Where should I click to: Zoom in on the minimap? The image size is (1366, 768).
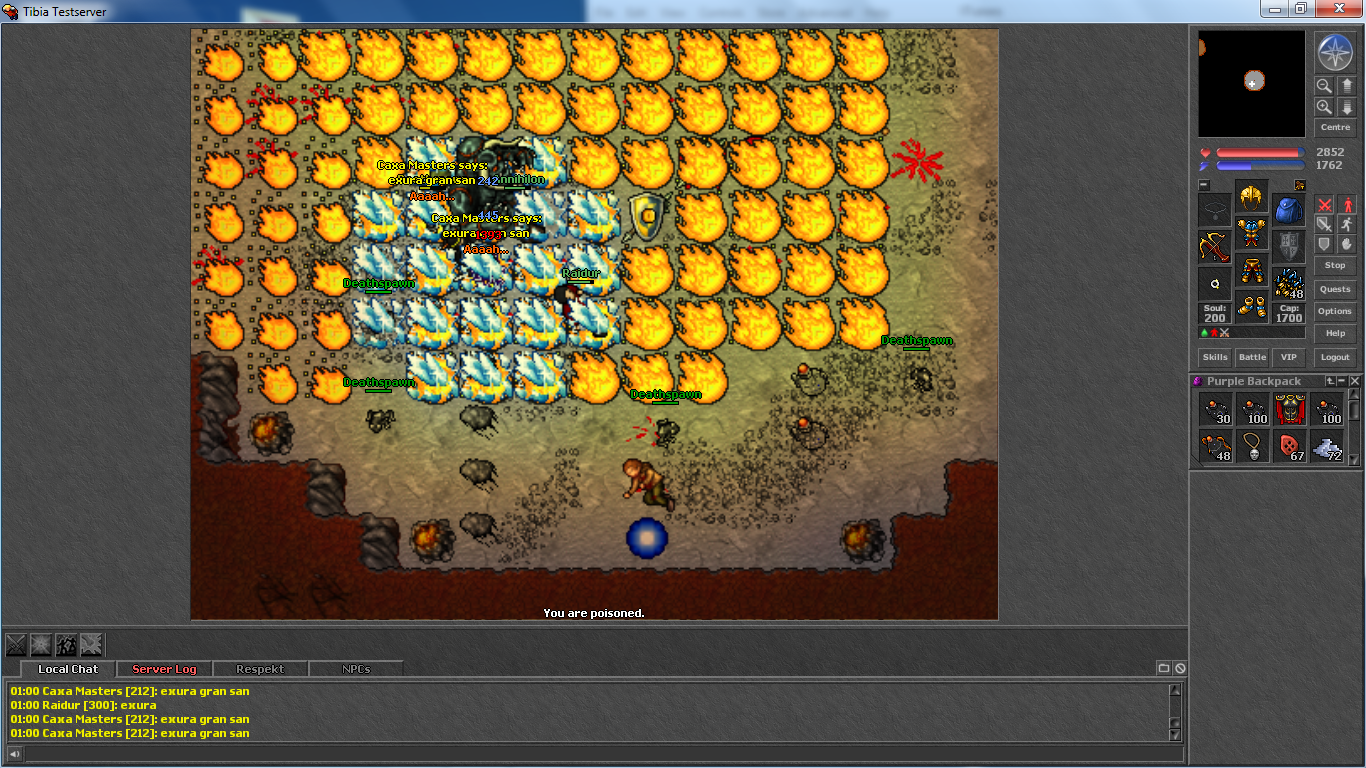click(x=1324, y=107)
